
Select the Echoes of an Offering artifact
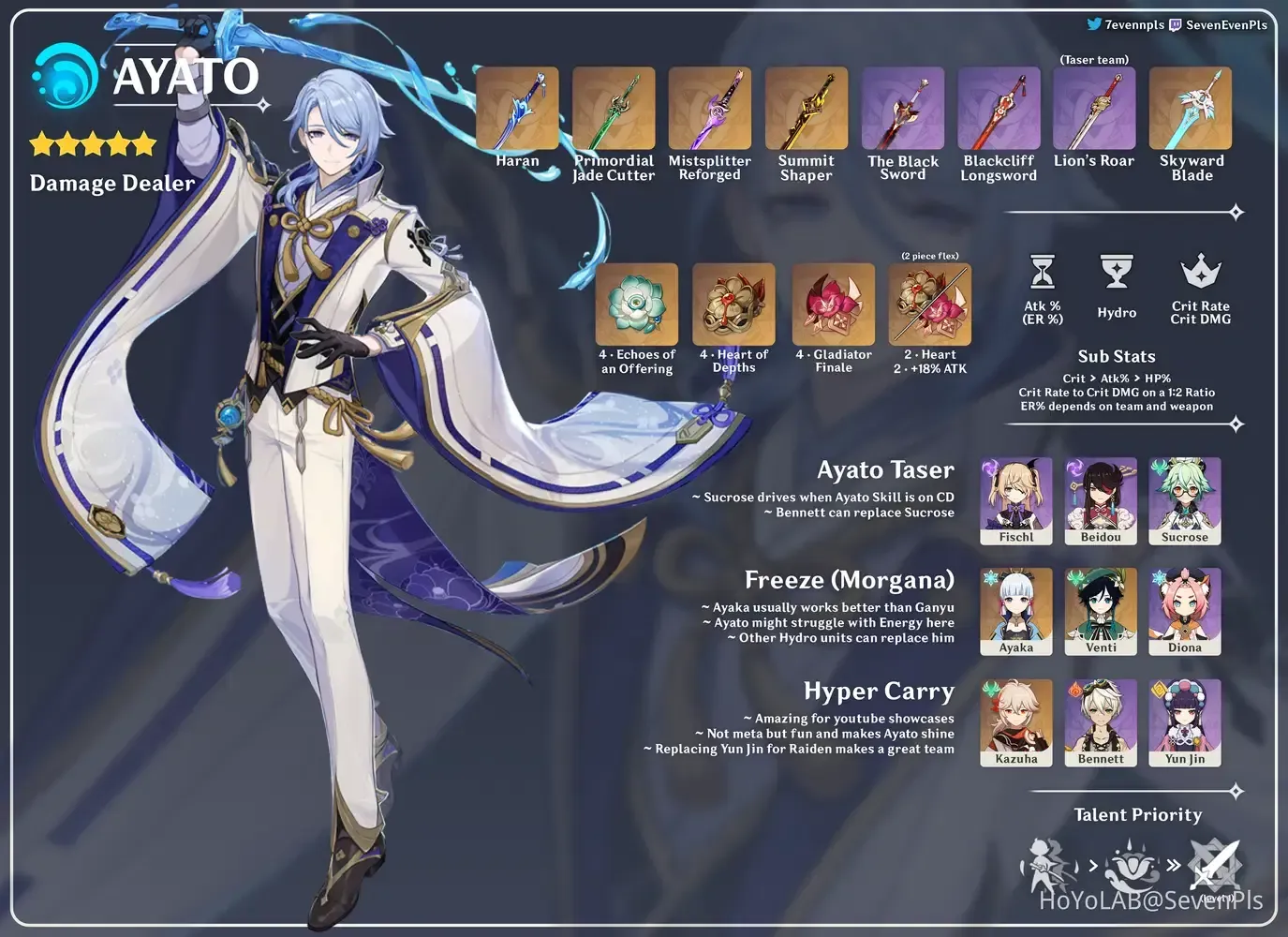pos(637,305)
